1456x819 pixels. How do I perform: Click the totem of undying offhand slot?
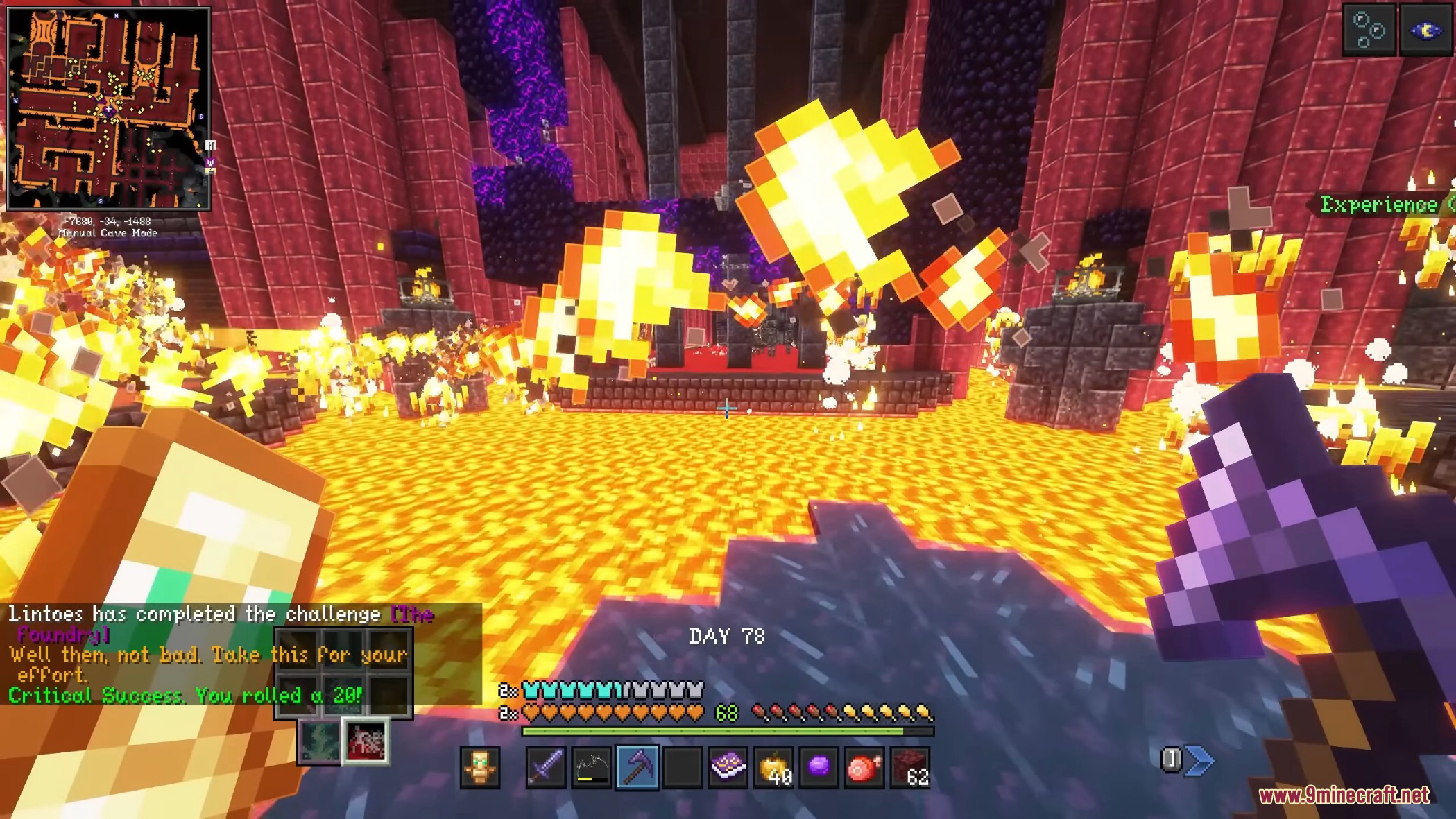point(480,768)
